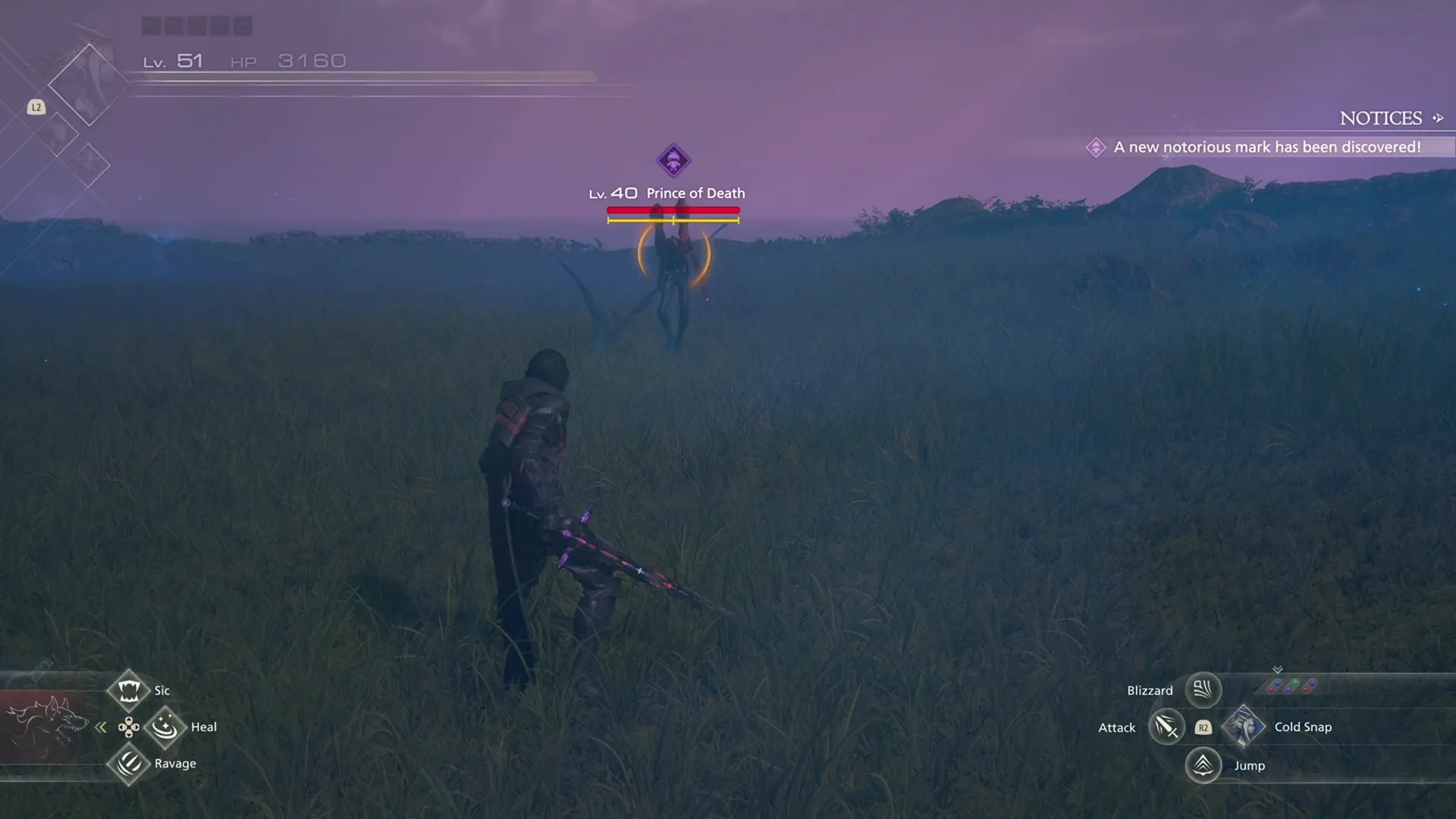Click the purple enemy marker above Prince of Death
The image size is (1456, 819).
click(x=674, y=161)
